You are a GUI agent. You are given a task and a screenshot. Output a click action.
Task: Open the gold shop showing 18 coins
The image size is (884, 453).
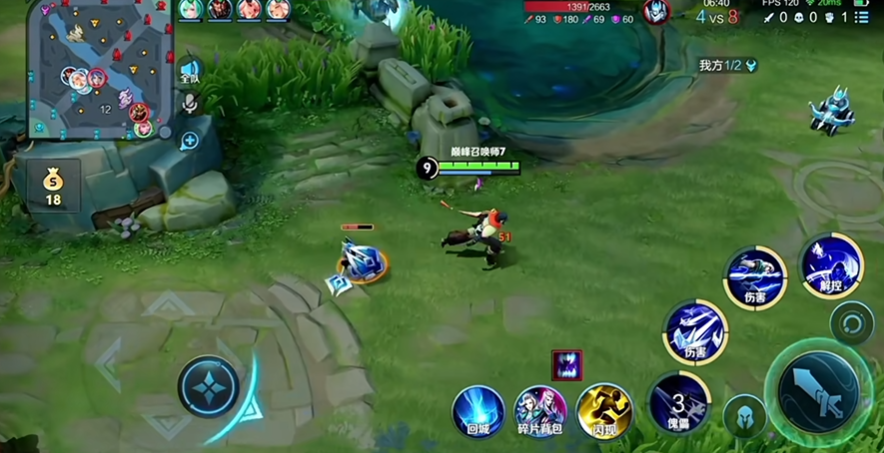tap(53, 185)
